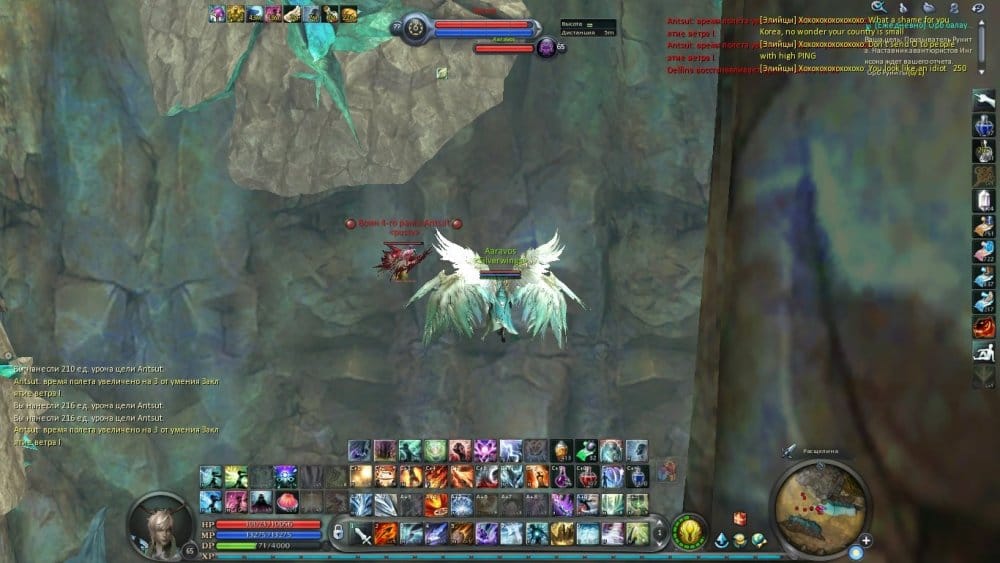Click the target's purple portrait icon

546,46
